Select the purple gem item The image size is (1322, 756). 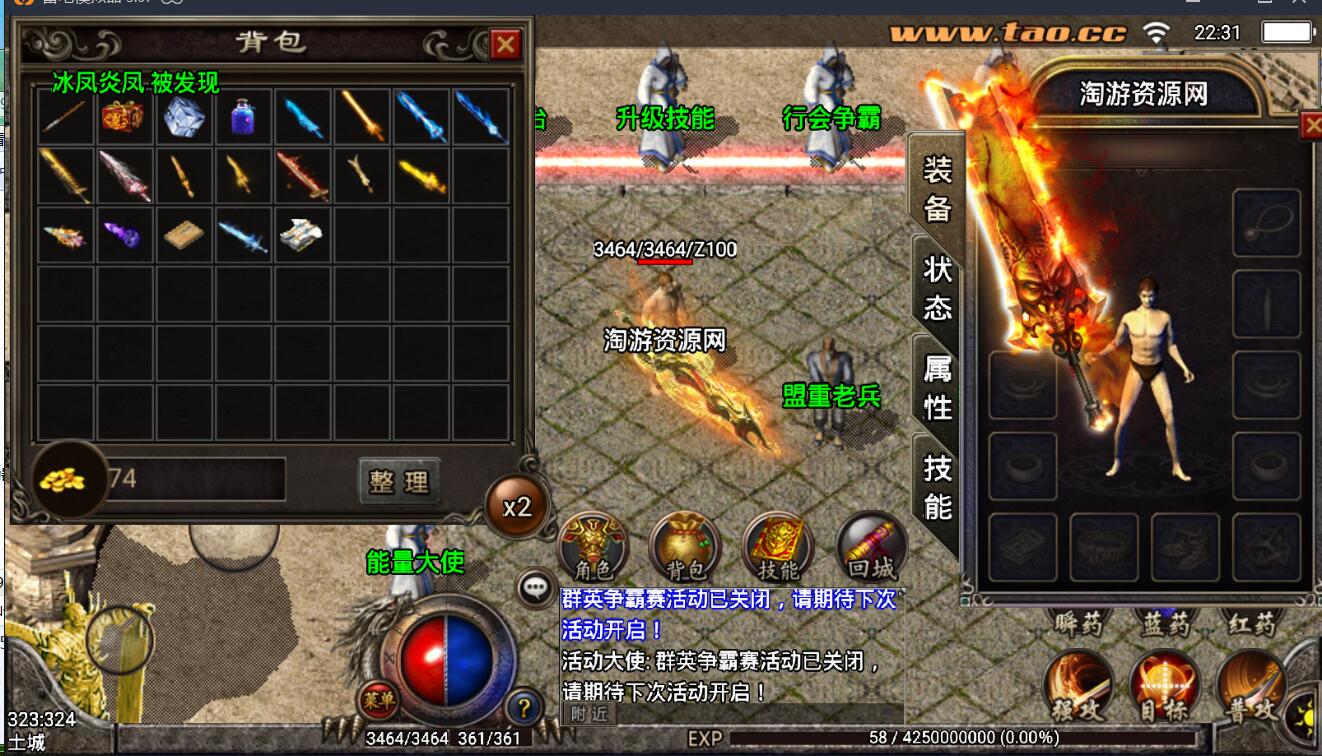[125, 235]
